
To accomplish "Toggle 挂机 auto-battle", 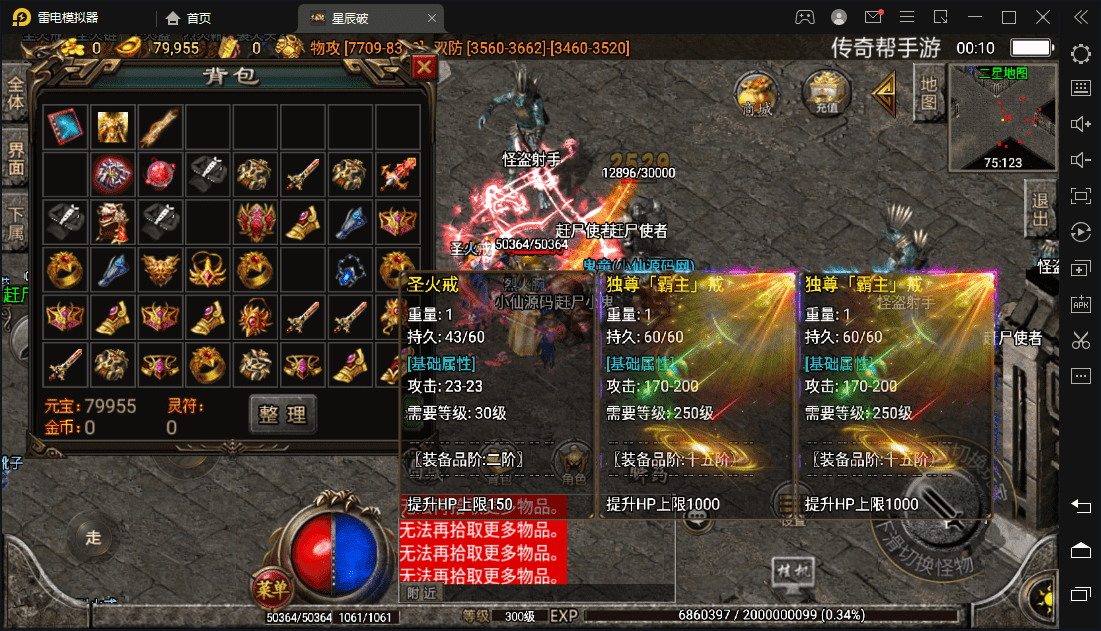I will [788, 571].
